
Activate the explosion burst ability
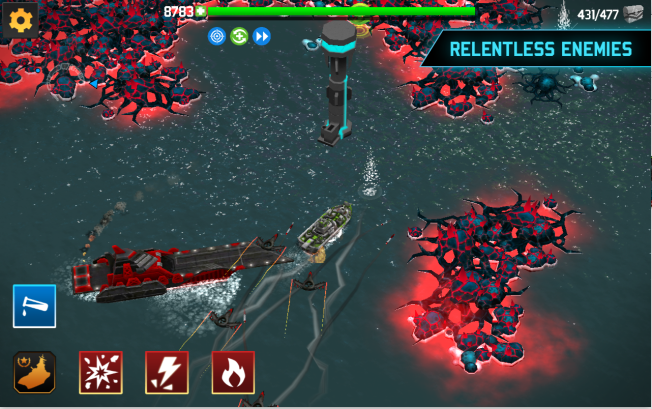click(x=100, y=372)
